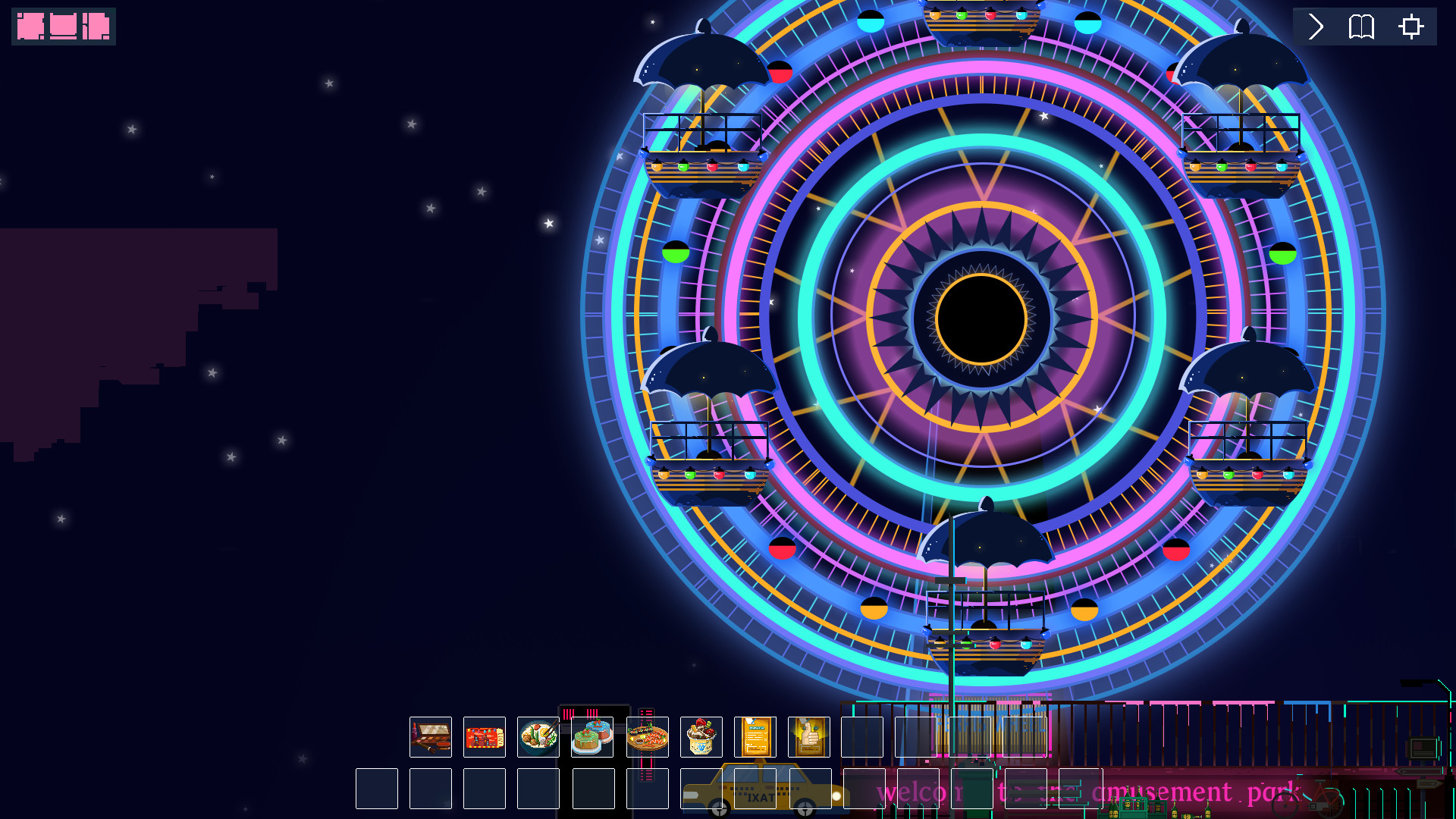This screenshot has height=819, width=1456.
Task: Open the festival ticket inventory item
Action: click(484, 736)
